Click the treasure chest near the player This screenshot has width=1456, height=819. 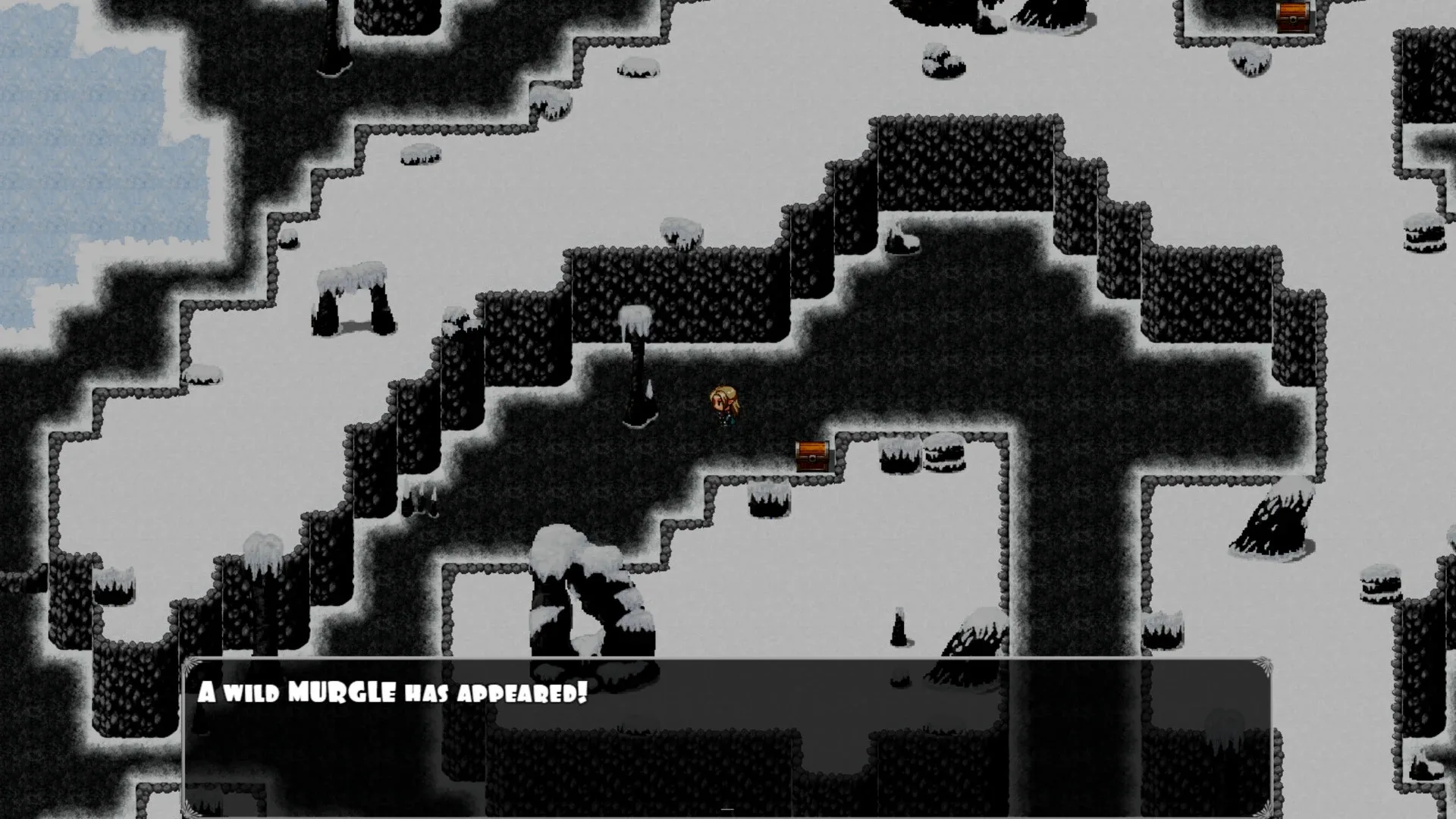(x=811, y=456)
